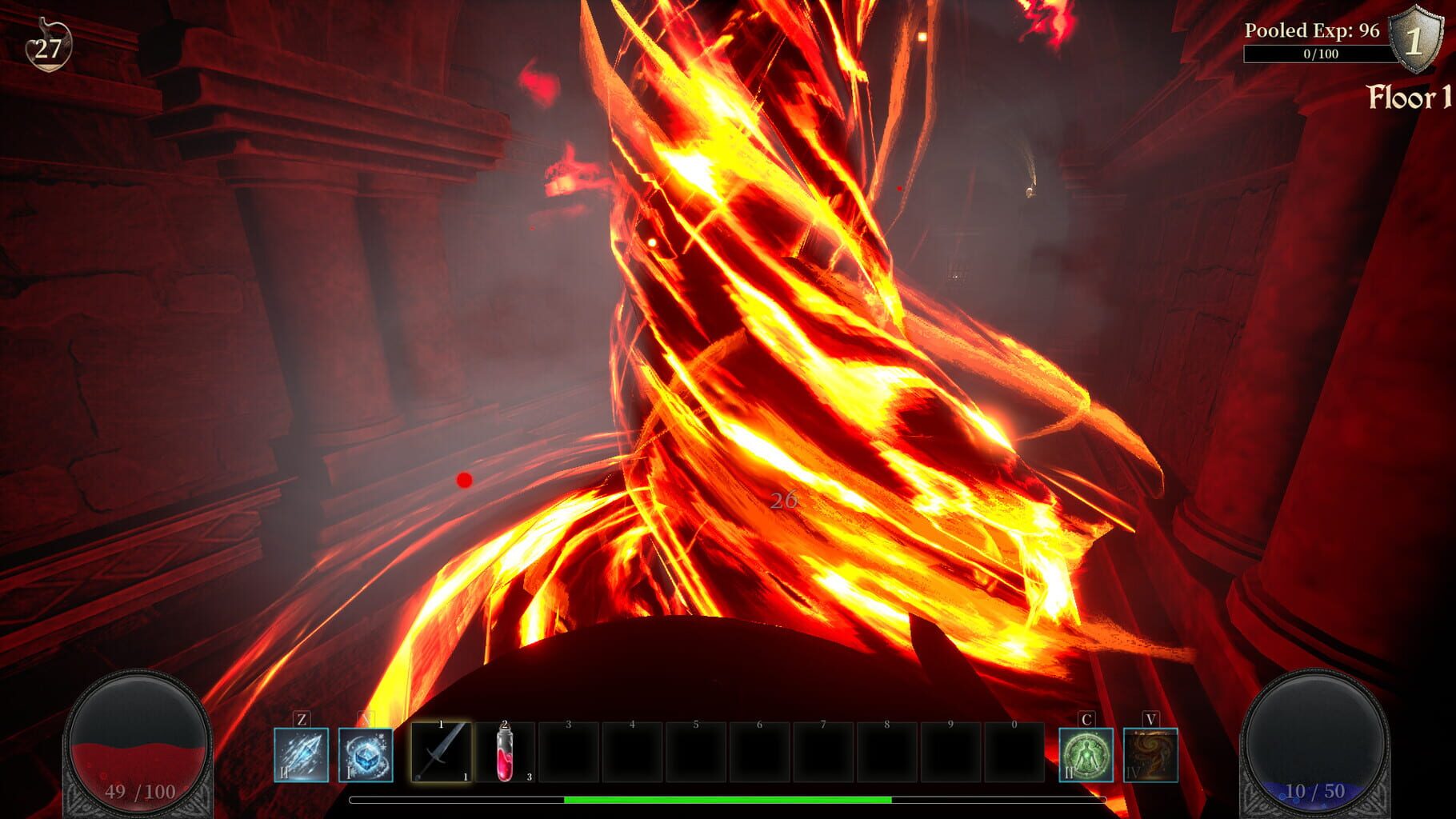1456x819 pixels.
Task: Use the swirl ability bound to V
Action: [1150, 756]
